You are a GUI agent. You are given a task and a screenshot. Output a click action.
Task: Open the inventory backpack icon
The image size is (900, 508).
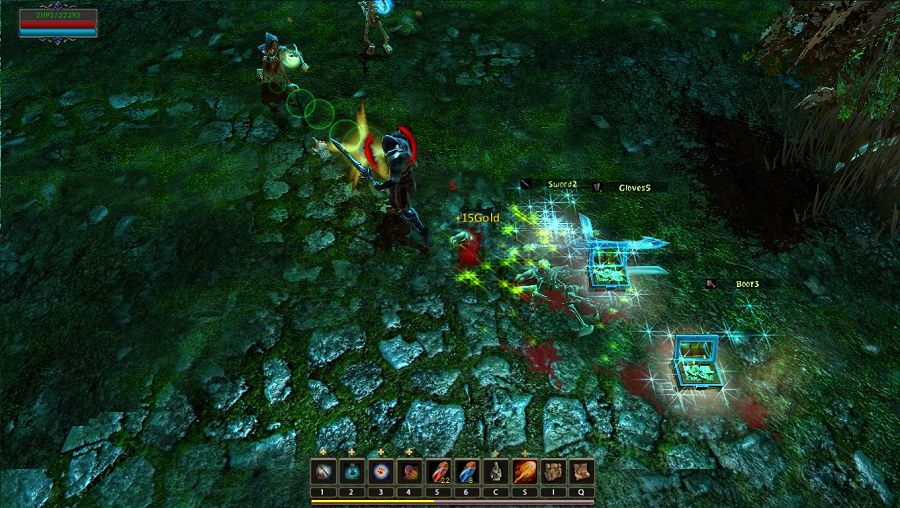pyautogui.click(x=553, y=471)
